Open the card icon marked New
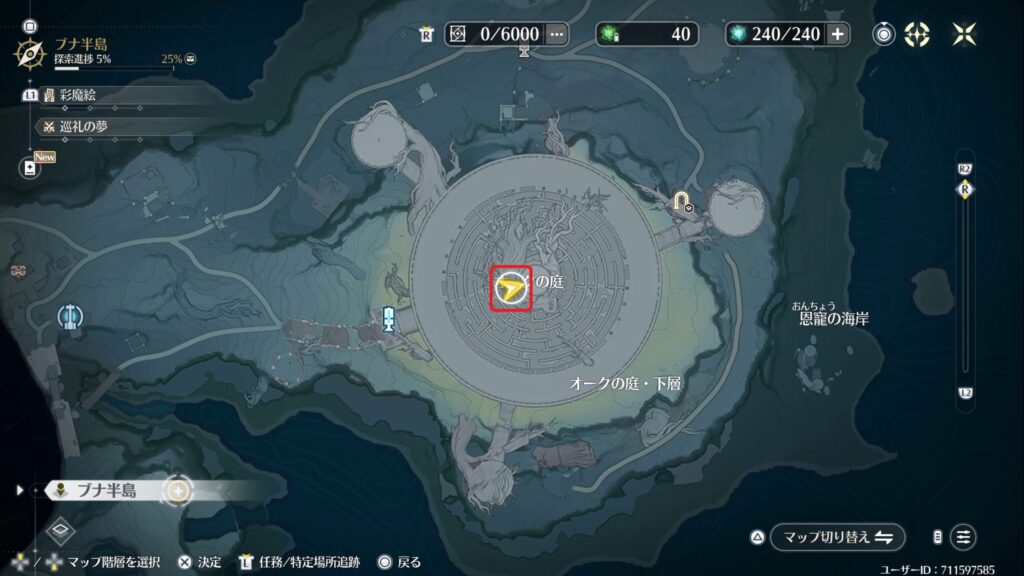The height and width of the screenshot is (576, 1024). pyautogui.click(x=29, y=167)
